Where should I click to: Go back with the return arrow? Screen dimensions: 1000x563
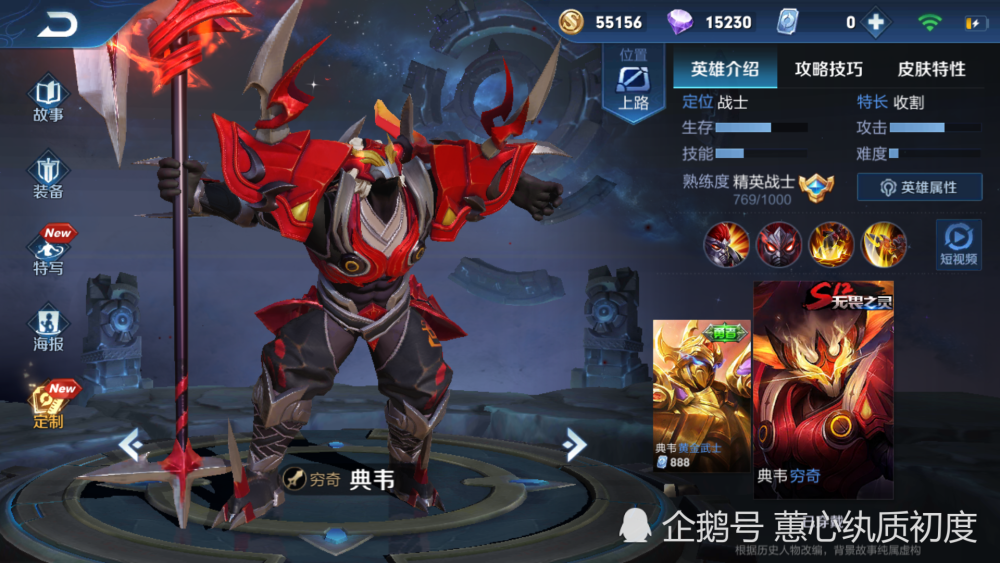57,25
